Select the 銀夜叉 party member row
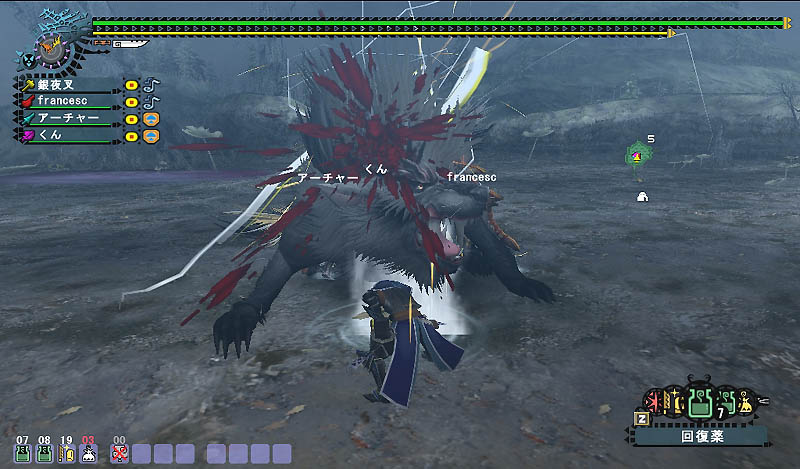 pyautogui.click(x=70, y=86)
